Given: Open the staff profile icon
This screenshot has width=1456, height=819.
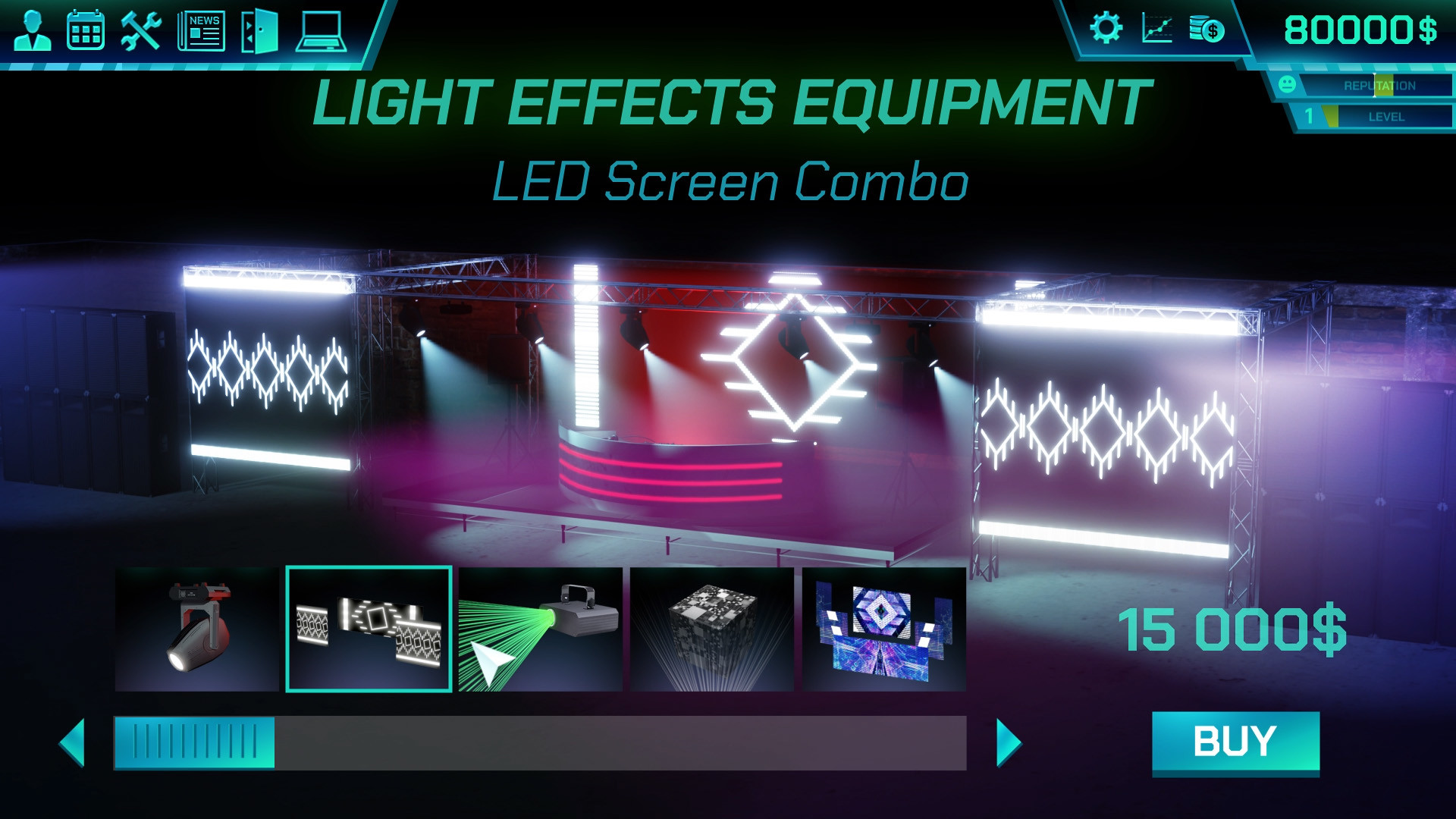Looking at the screenshot, I should coord(32,30).
